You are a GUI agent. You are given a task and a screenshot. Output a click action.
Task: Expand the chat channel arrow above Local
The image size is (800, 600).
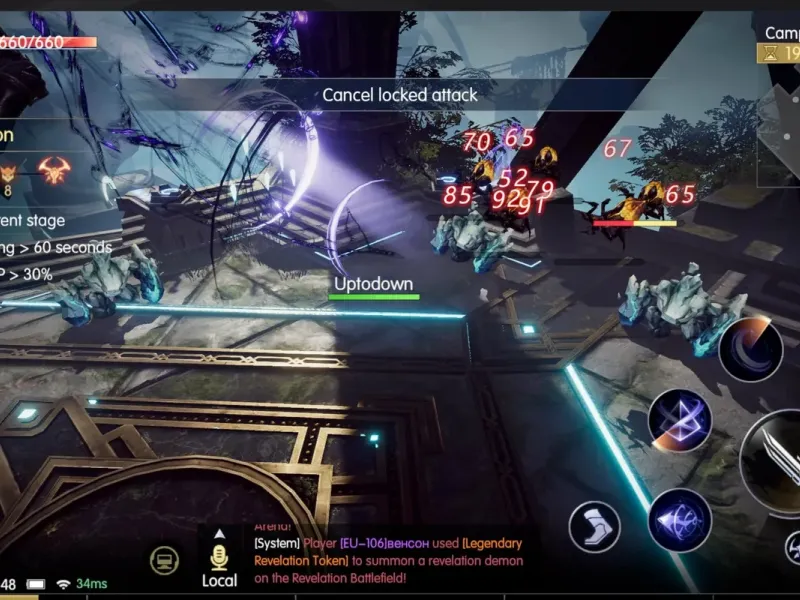(218, 533)
